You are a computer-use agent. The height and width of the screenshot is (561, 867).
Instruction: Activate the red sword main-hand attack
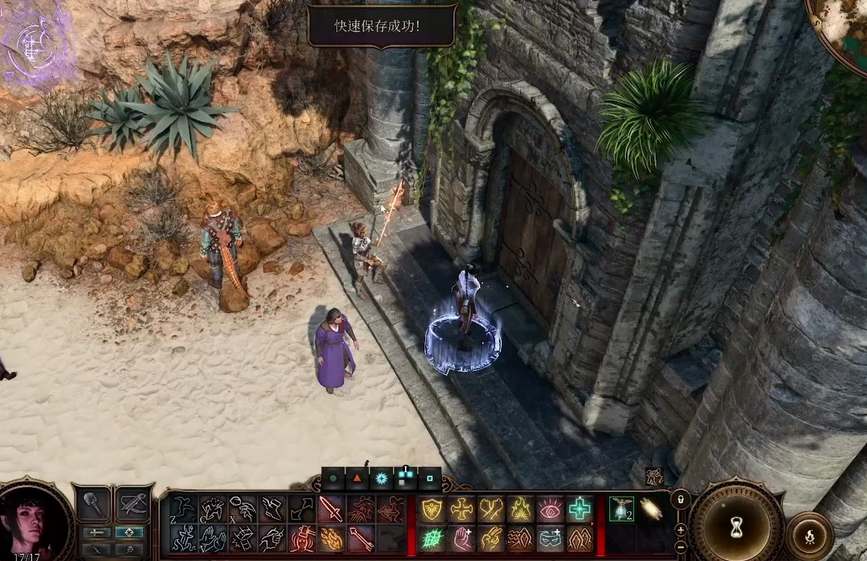click(330, 509)
